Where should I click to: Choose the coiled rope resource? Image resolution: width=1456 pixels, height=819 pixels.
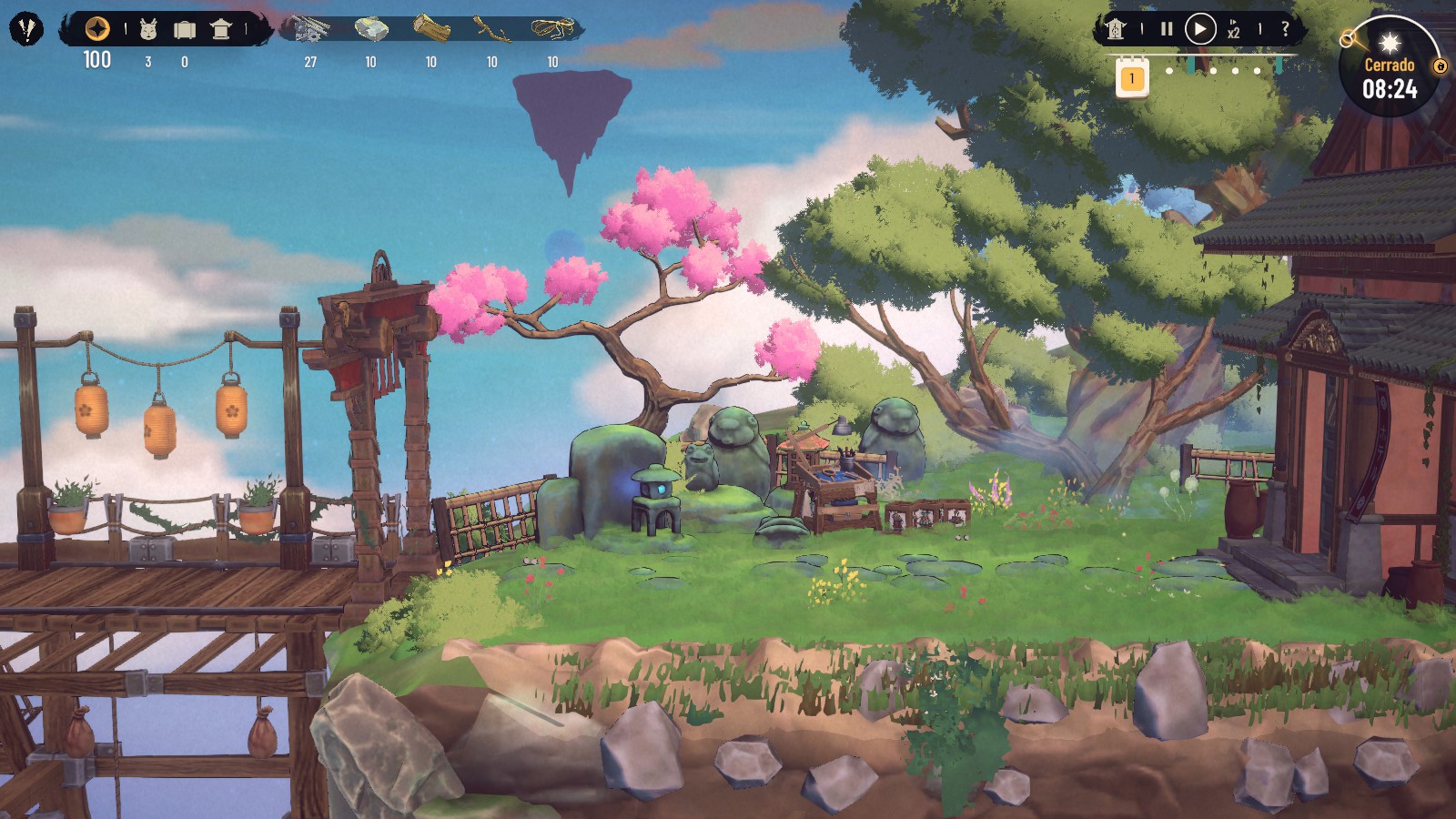[x=553, y=29]
